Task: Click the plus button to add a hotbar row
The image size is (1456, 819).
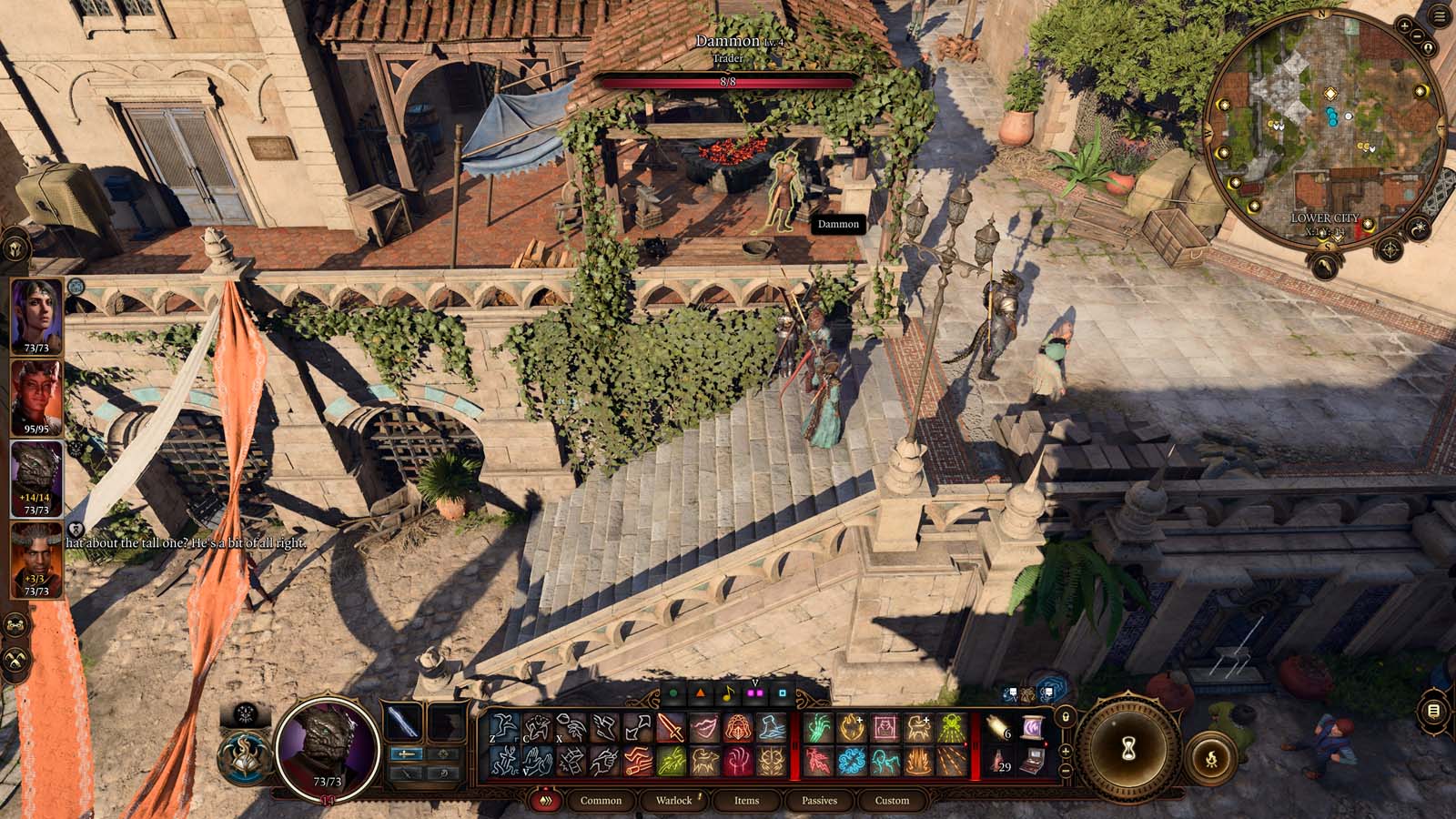Action: pyautogui.click(x=1066, y=752)
